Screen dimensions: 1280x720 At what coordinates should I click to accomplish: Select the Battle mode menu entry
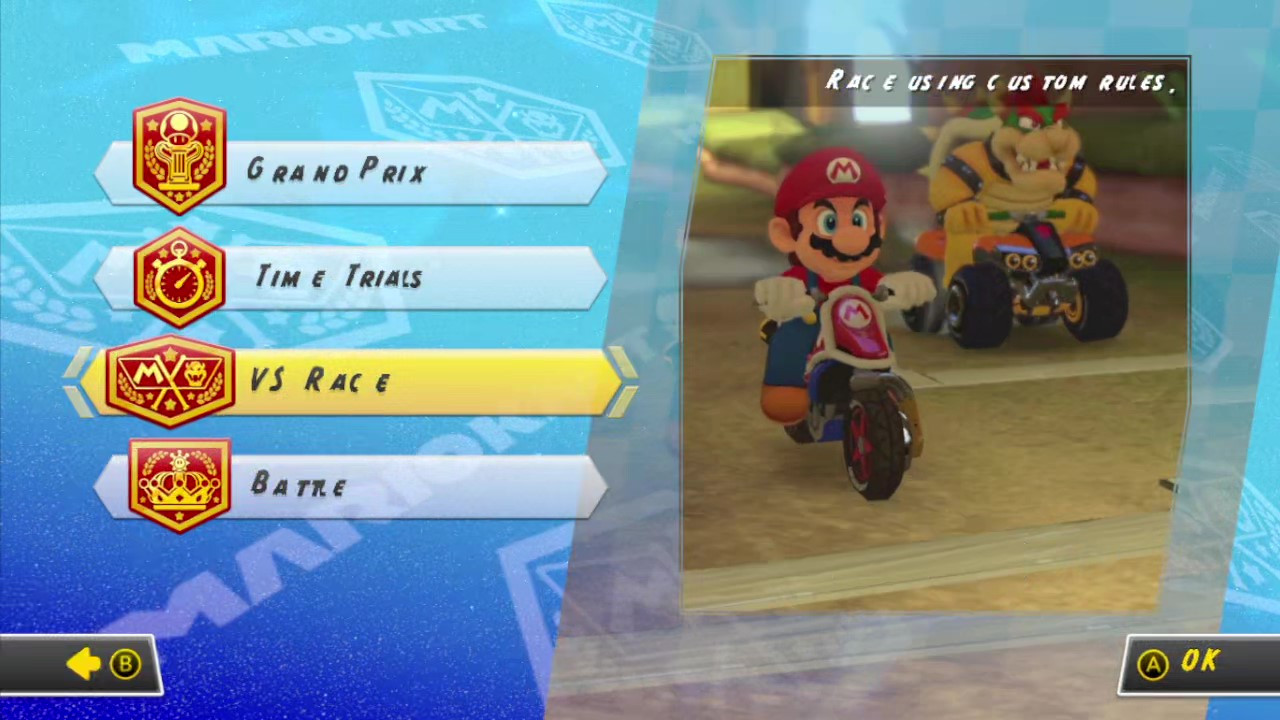coord(350,485)
